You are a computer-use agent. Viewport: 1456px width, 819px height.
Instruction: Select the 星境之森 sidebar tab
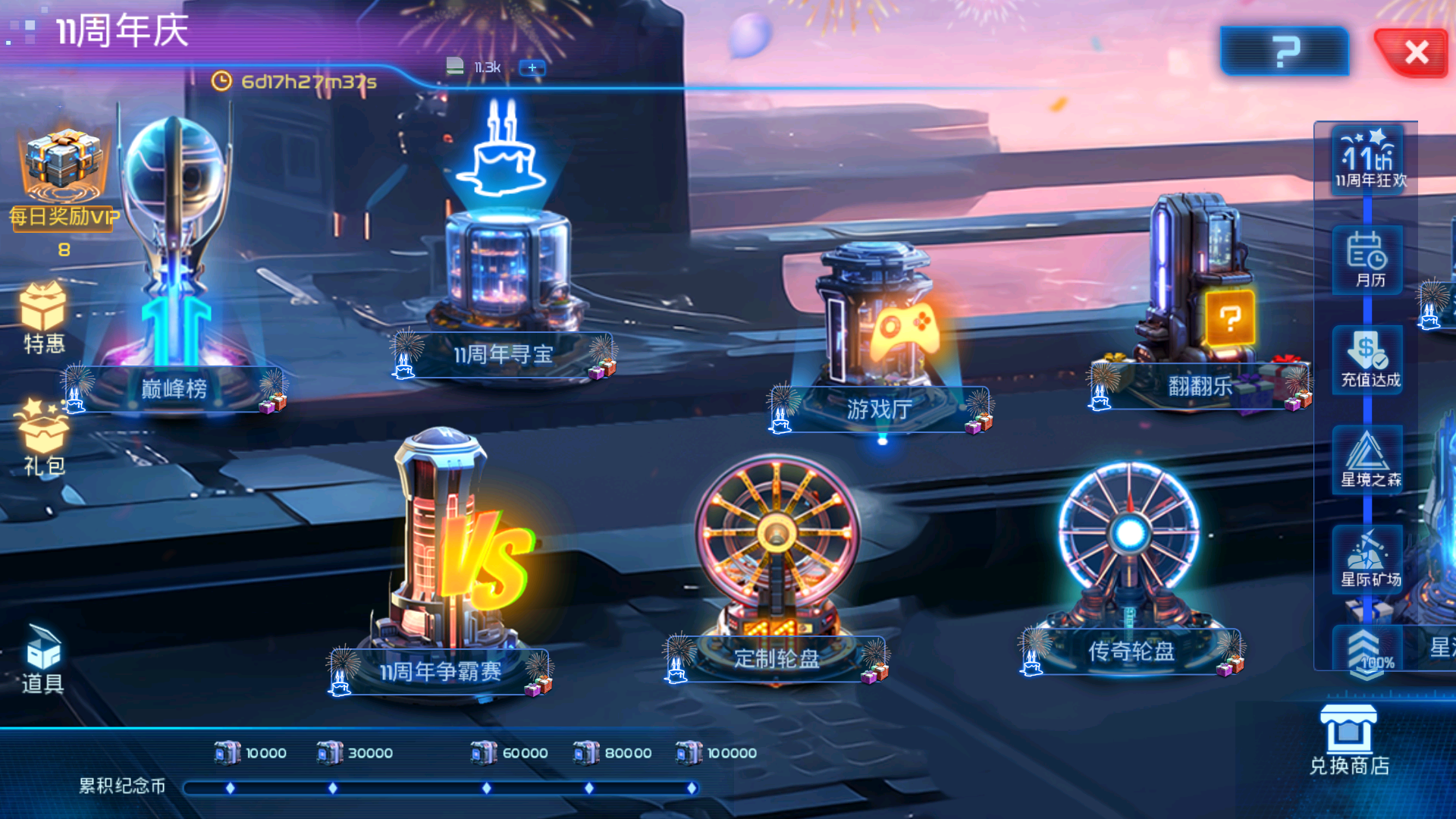pyautogui.click(x=1370, y=460)
